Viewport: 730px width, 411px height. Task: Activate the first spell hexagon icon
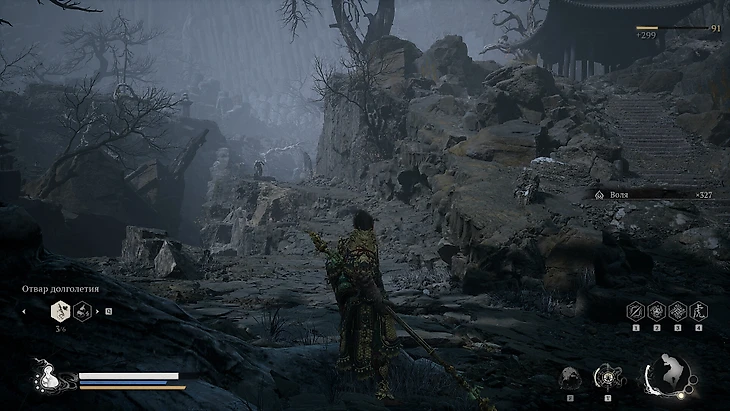point(635,311)
